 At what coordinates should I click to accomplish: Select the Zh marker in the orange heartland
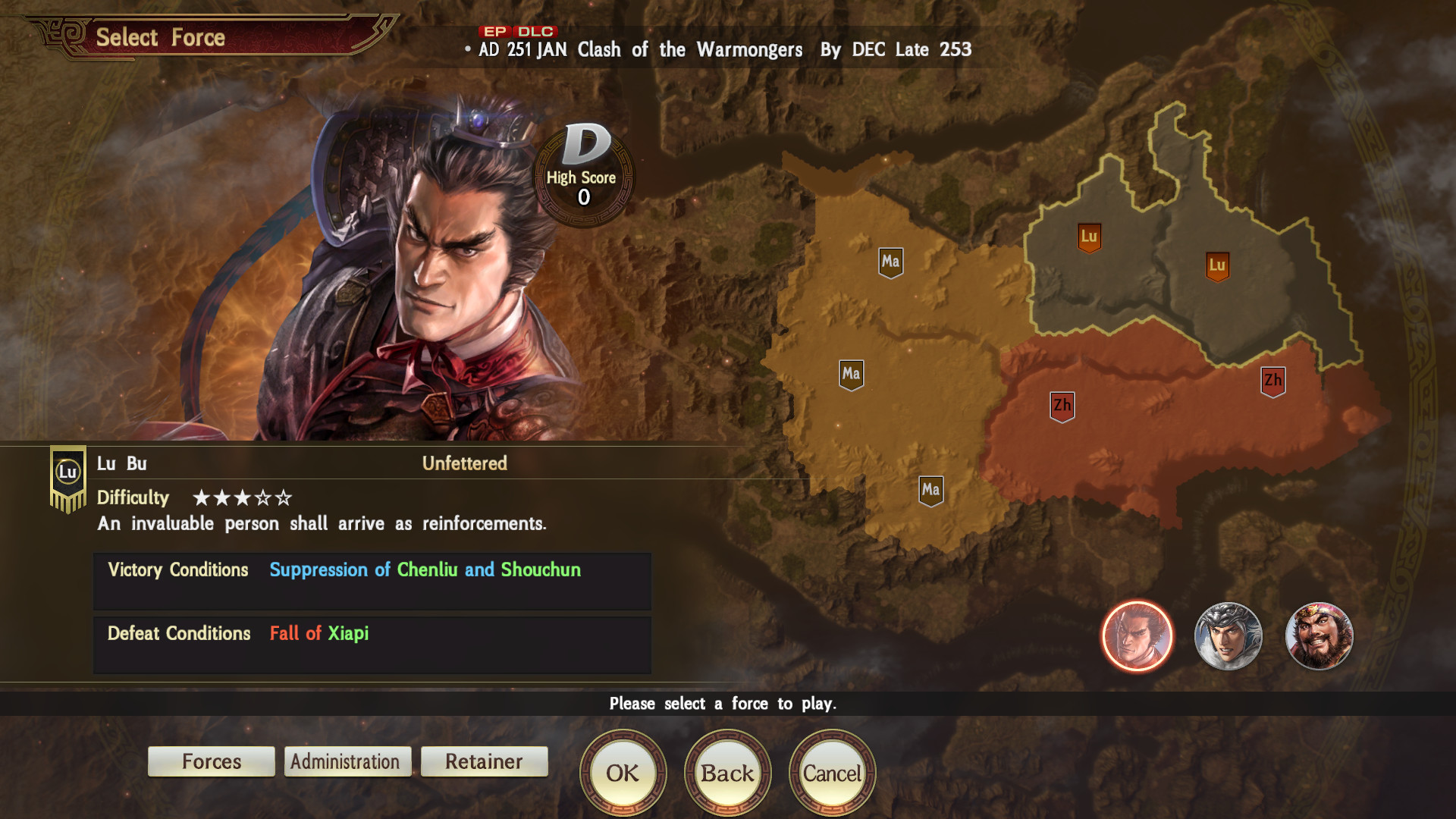1061,406
